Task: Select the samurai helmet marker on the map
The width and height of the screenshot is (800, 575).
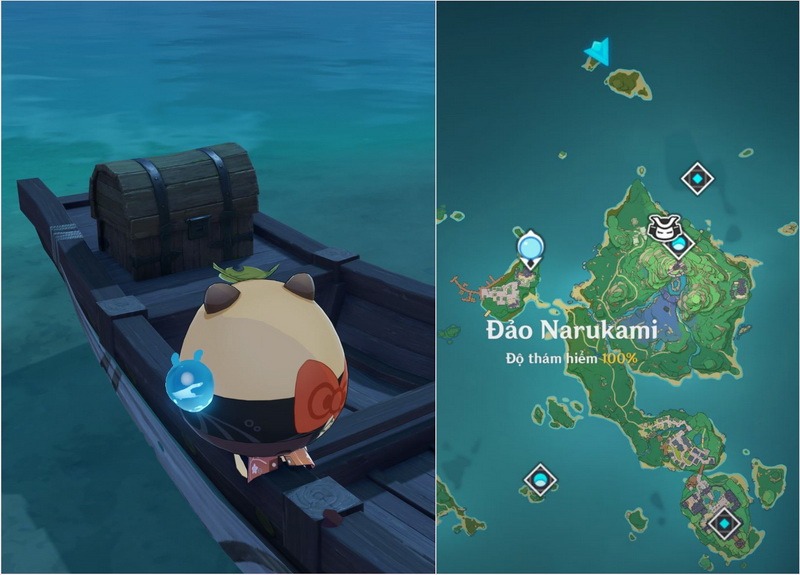Action: (x=661, y=227)
